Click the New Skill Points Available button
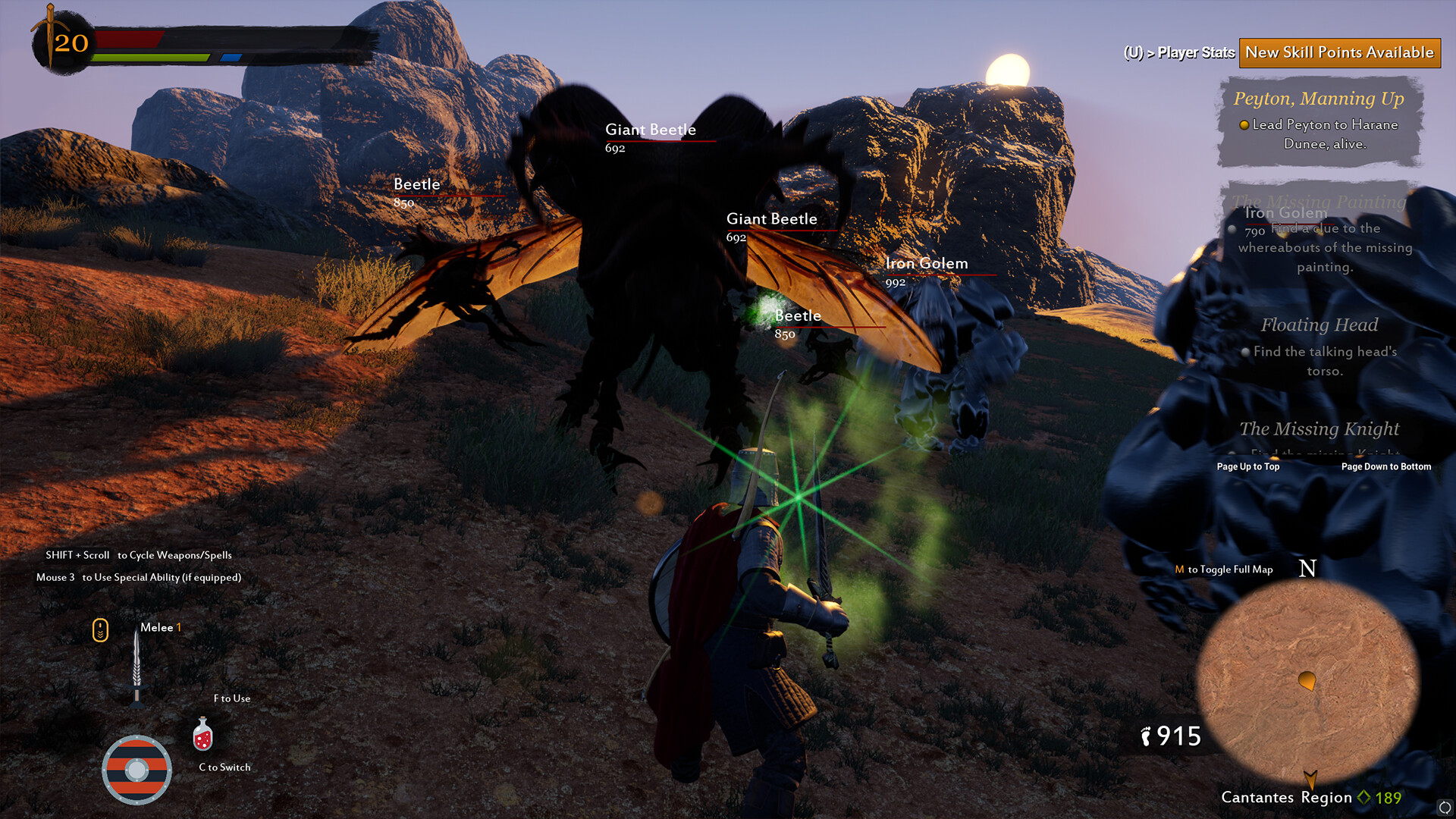This screenshot has height=819, width=1456. (x=1339, y=52)
